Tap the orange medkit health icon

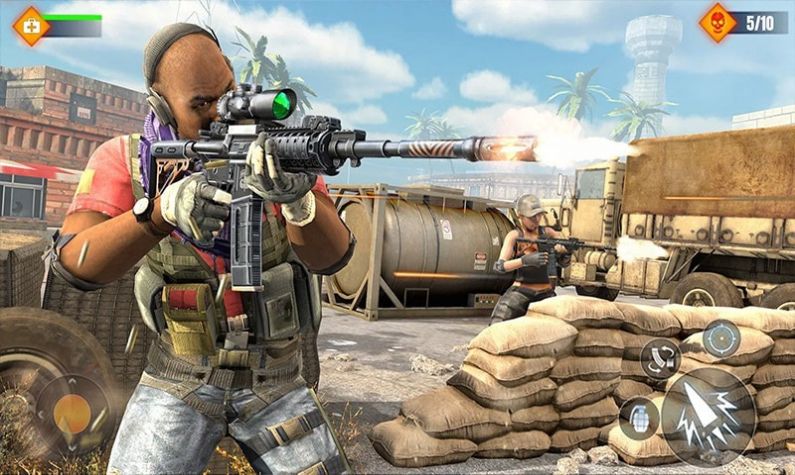(x=30, y=24)
